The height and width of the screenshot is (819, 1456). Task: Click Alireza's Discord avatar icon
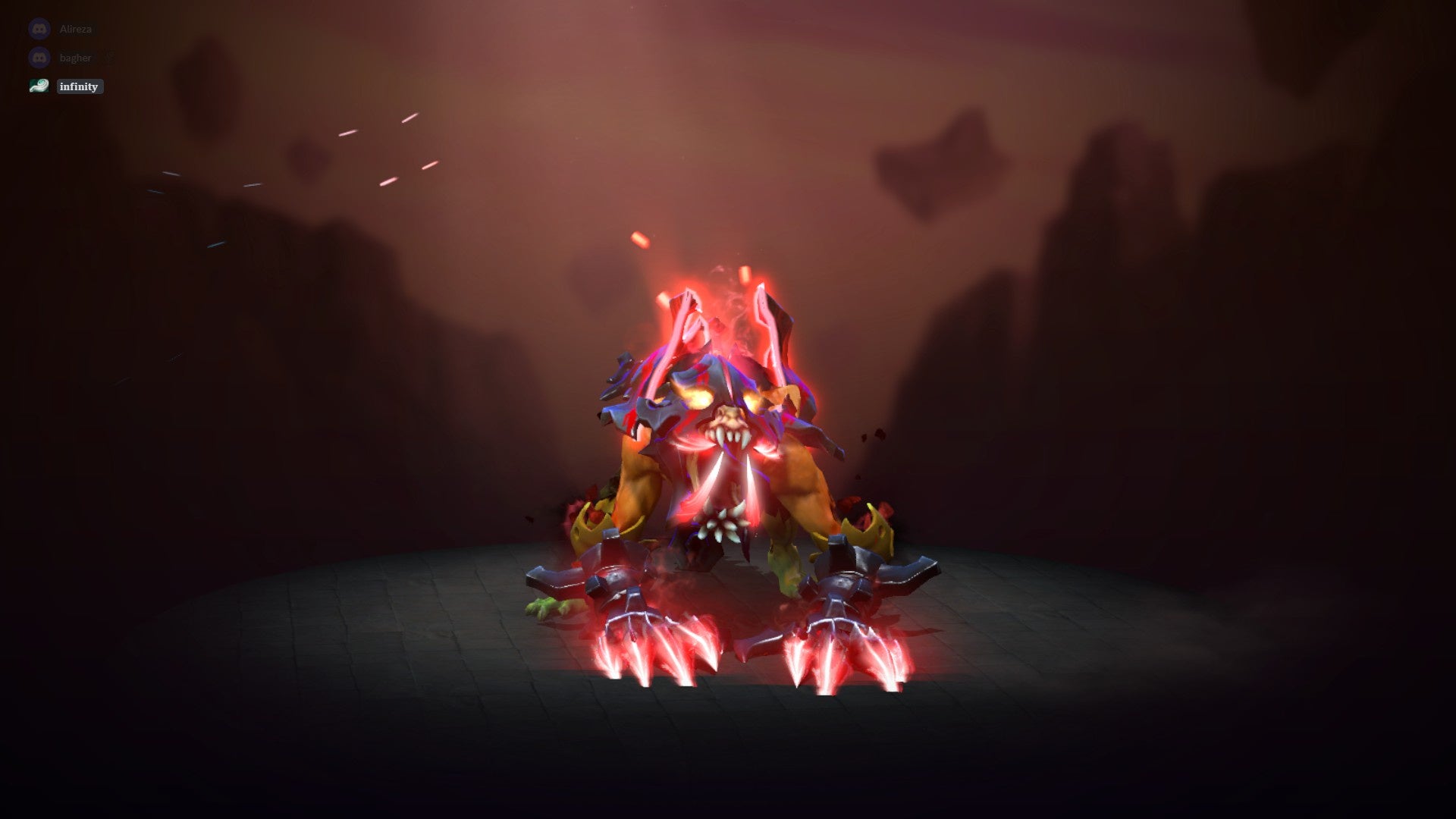coord(39,29)
